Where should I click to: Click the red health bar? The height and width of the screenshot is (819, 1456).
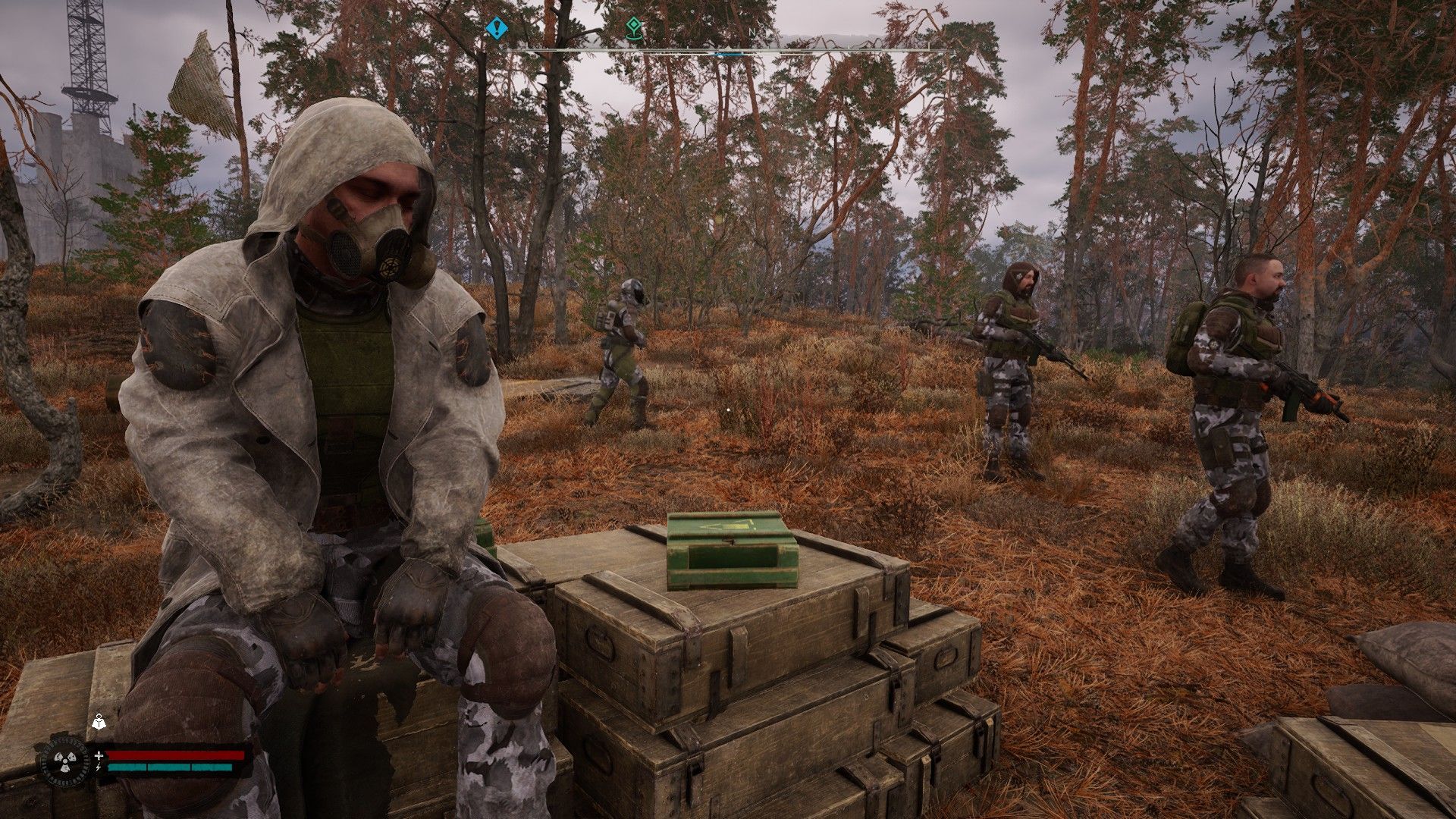176,755
